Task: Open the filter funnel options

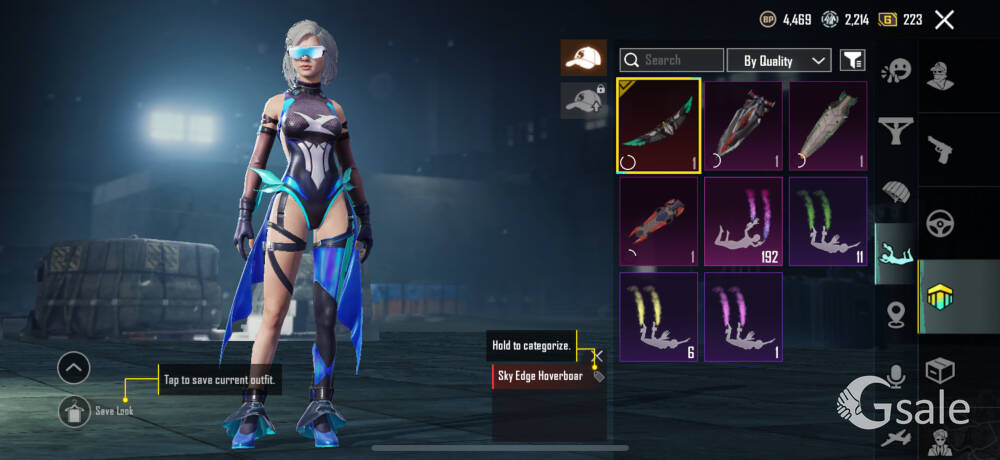Action: [x=852, y=60]
